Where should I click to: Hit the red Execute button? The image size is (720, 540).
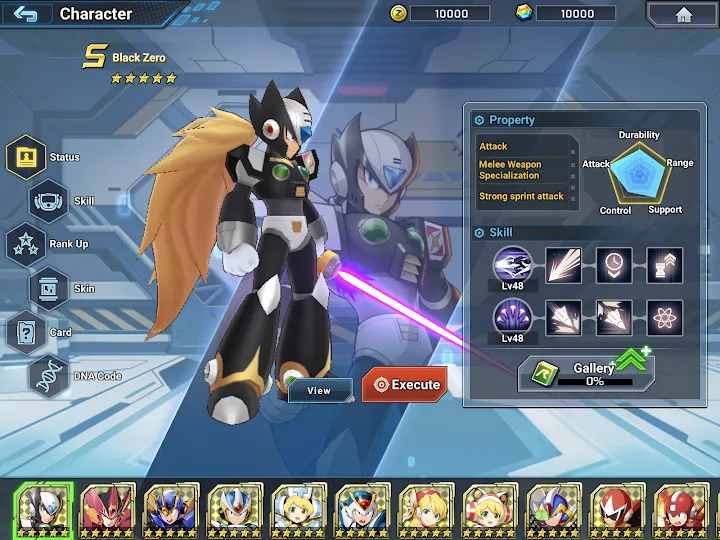404,385
